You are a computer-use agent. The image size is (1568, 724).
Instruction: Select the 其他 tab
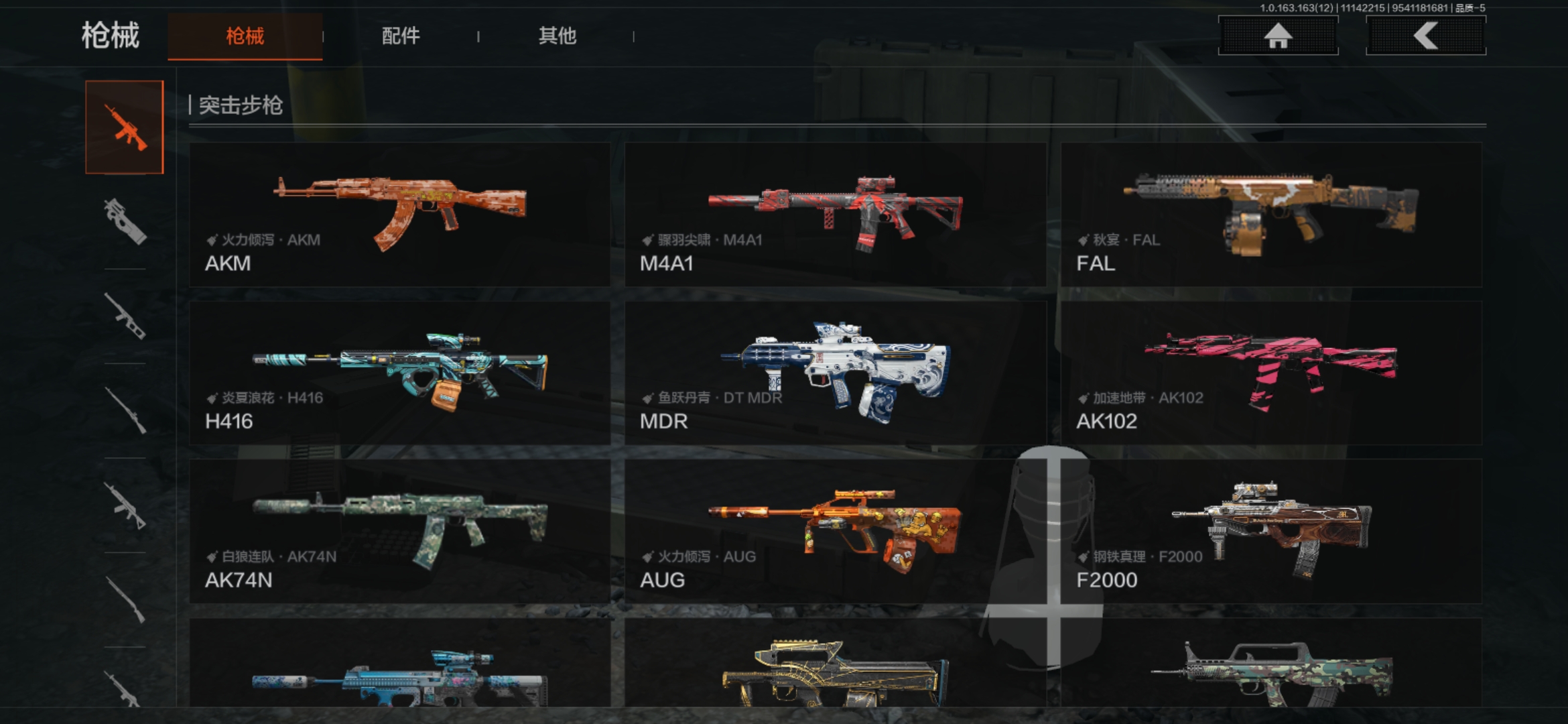557,36
